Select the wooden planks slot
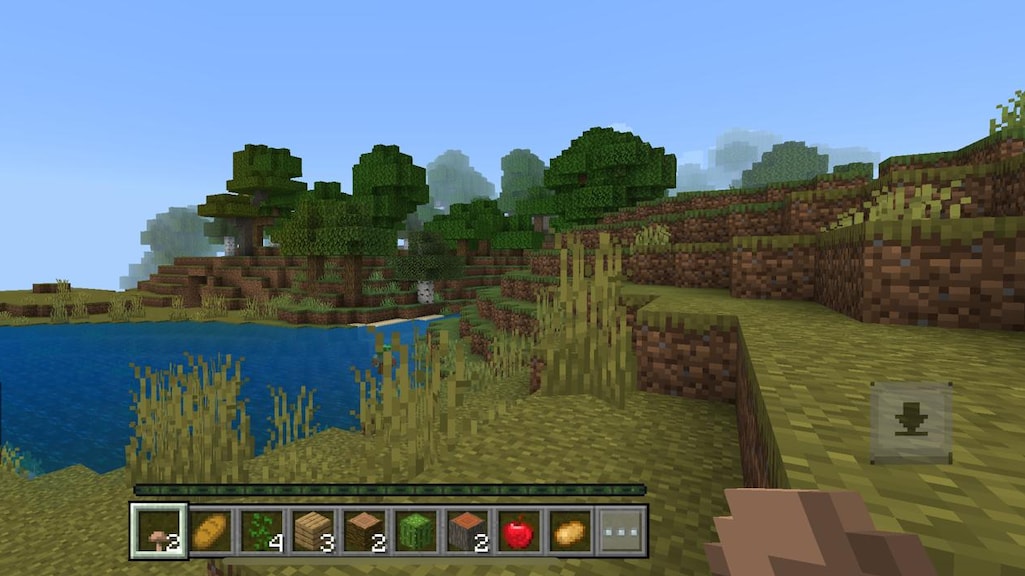Image resolution: width=1025 pixels, height=576 pixels. coord(313,531)
